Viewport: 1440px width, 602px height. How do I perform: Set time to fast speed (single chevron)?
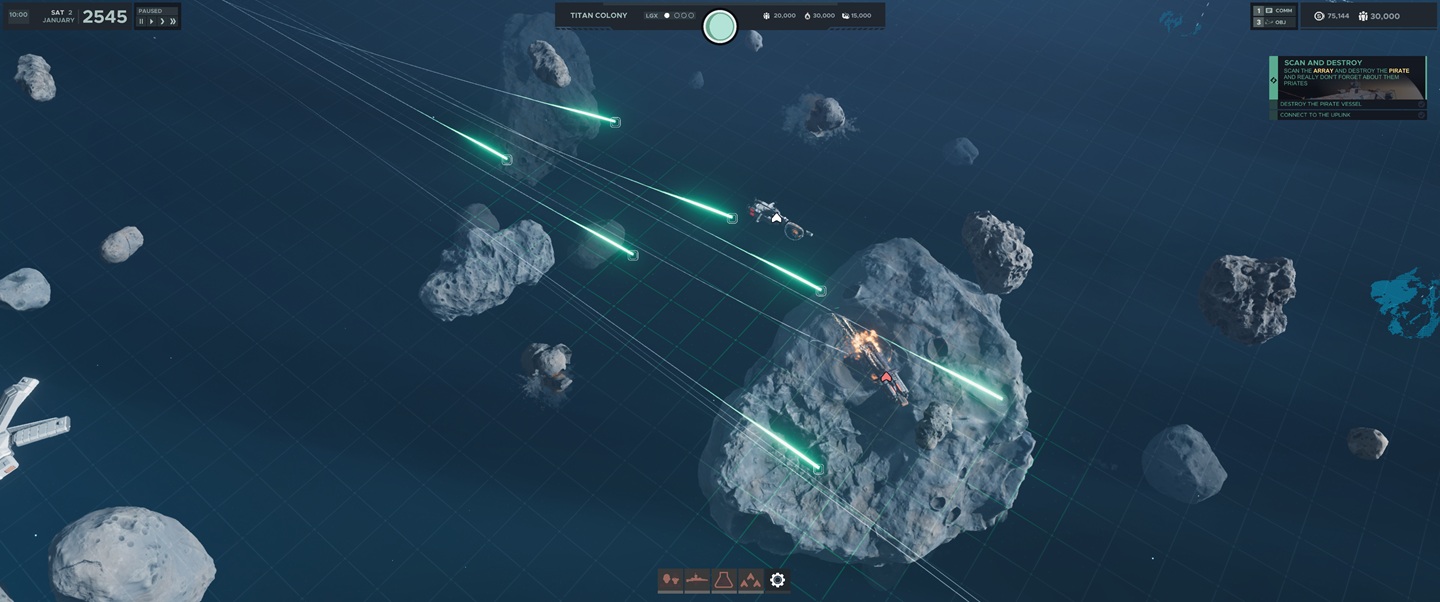click(x=162, y=21)
